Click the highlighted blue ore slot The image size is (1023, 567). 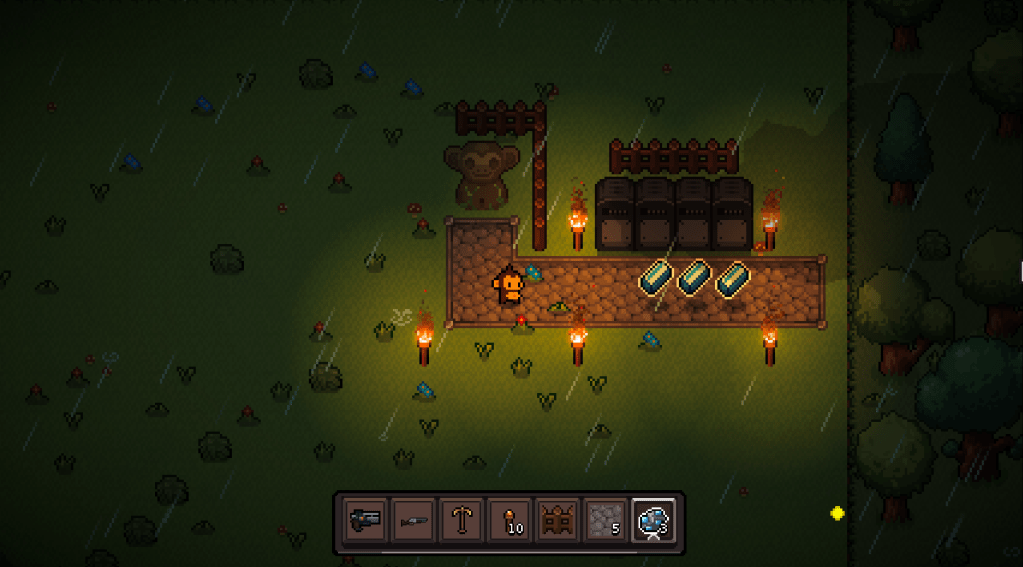click(x=653, y=520)
